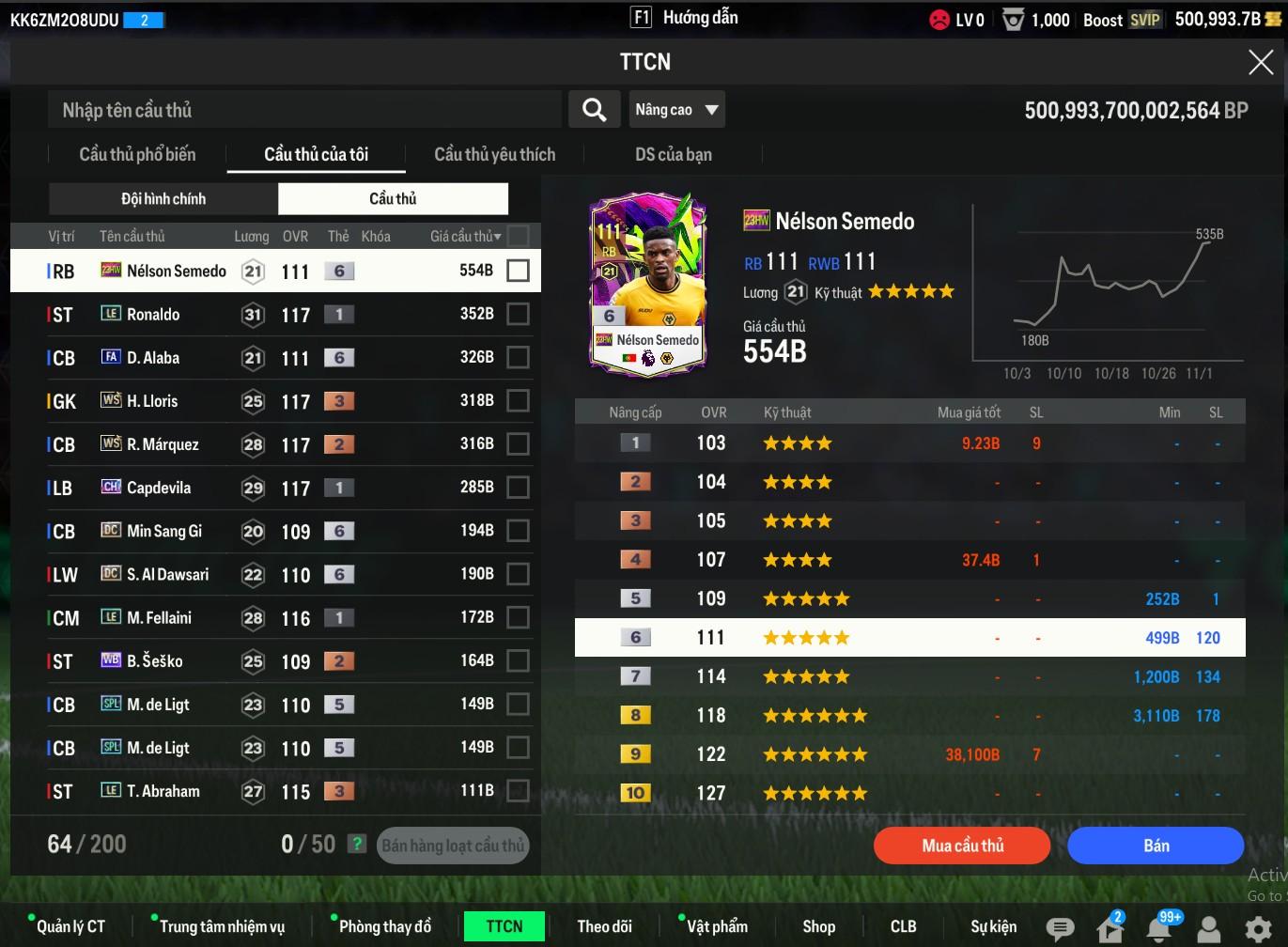Open settings via the gear icon
1288x947 pixels.
click(x=1258, y=928)
